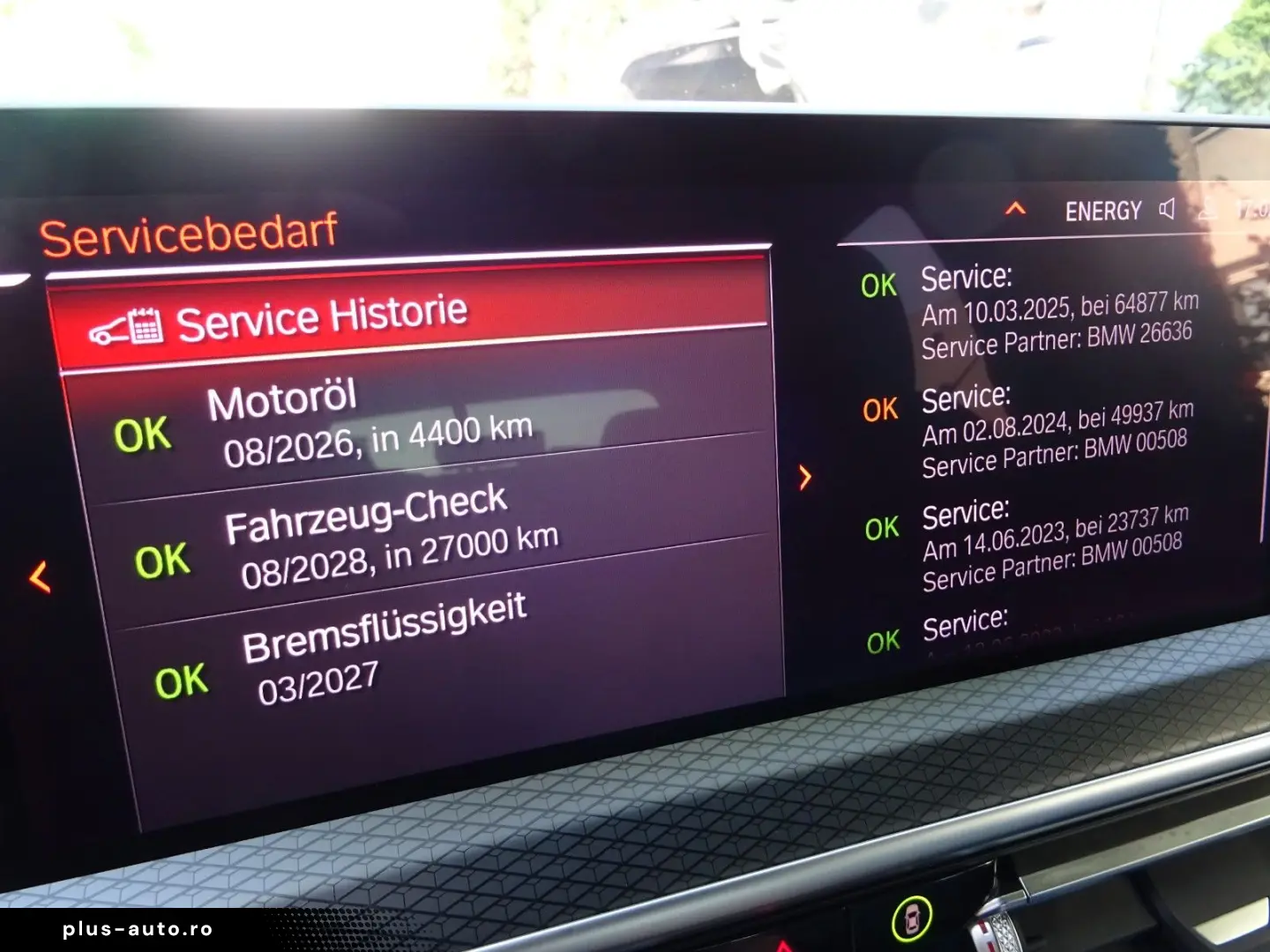Viewport: 1270px width, 952px height.
Task: Select the 02.08.2024 service record
Action: tap(1055, 432)
